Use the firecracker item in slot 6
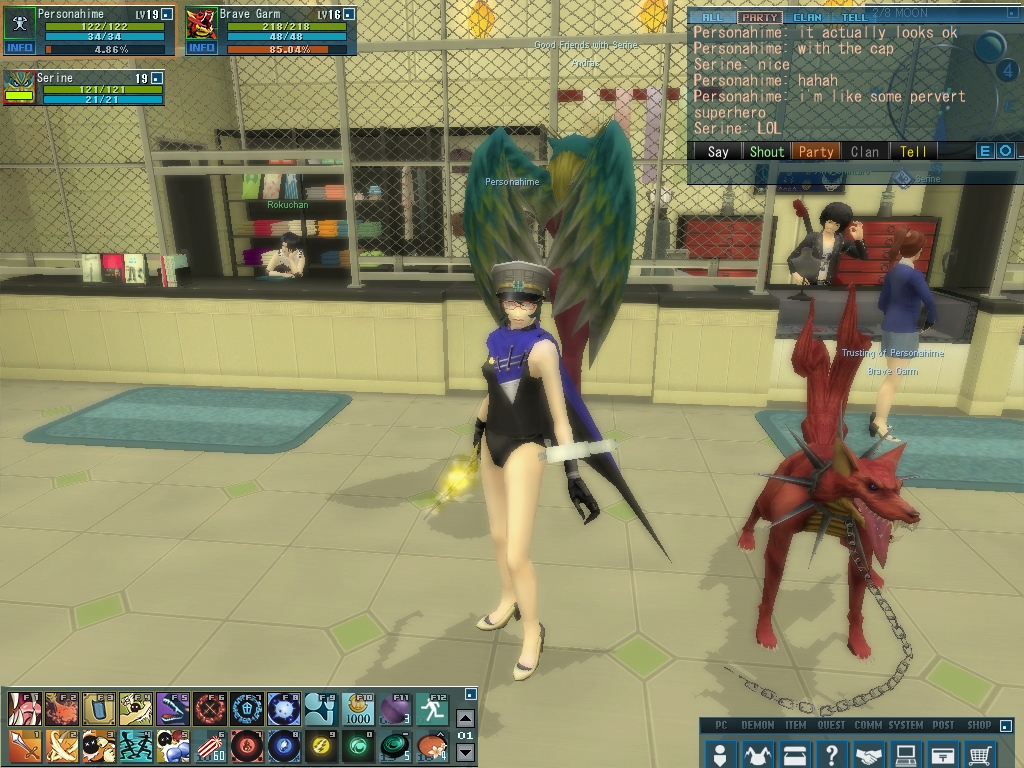Image resolution: width=1024 pixels, height=768 pixels. coord(210,746)
